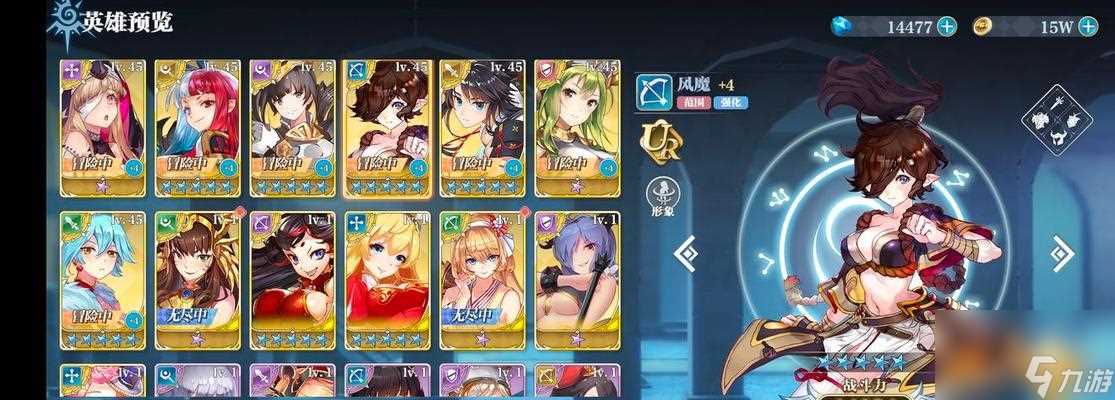Choose the blonde hero with white hat
1115x400 pixels.
tap(481, 278)
